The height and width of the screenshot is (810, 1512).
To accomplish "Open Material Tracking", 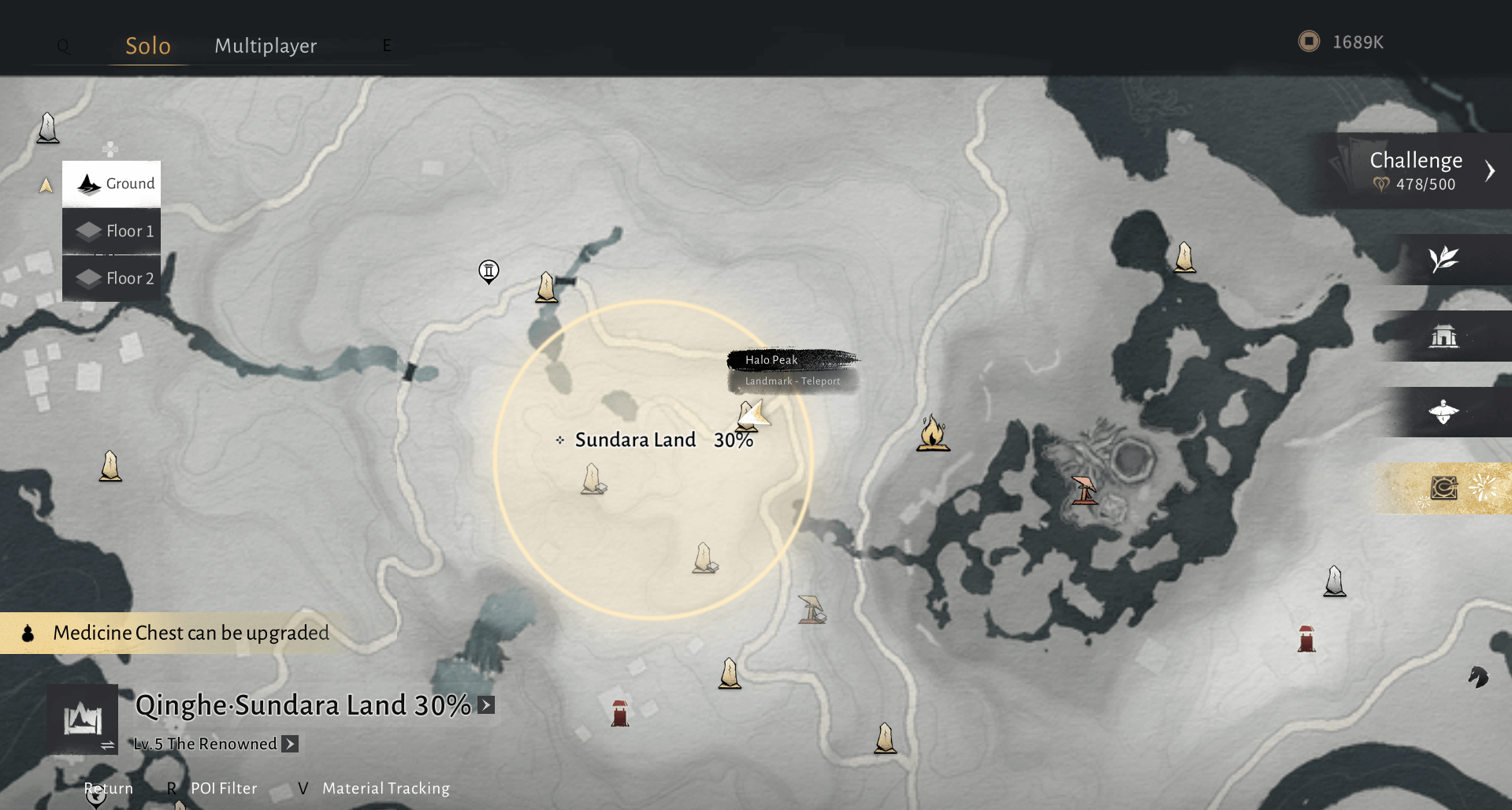I will (385, 788).
